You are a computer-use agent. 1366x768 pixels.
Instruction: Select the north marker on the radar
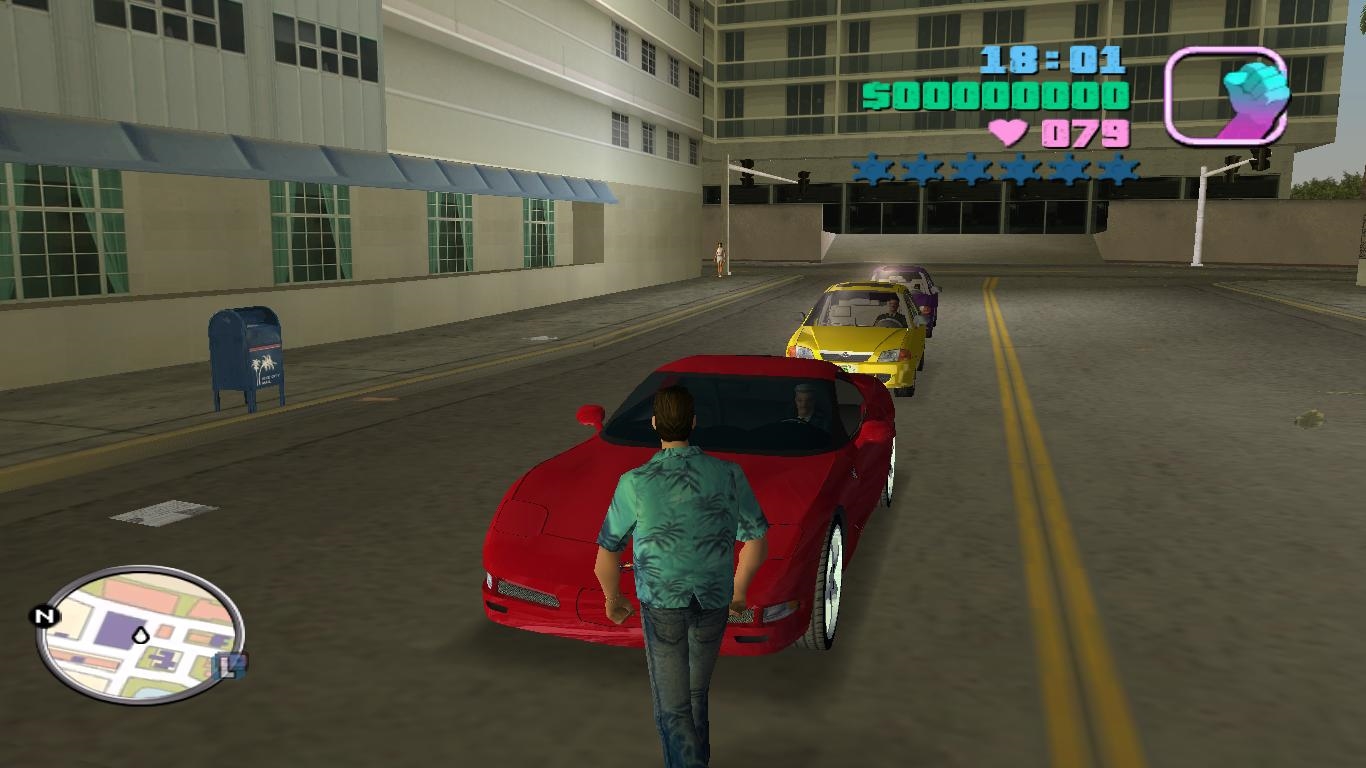click(x=43, y=616)
